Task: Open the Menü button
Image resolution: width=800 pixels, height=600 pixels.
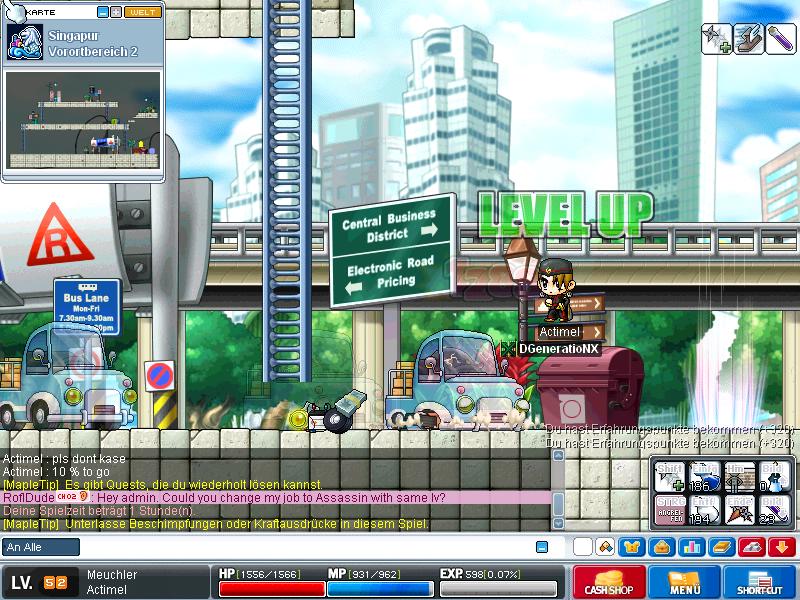Action: 685,582
